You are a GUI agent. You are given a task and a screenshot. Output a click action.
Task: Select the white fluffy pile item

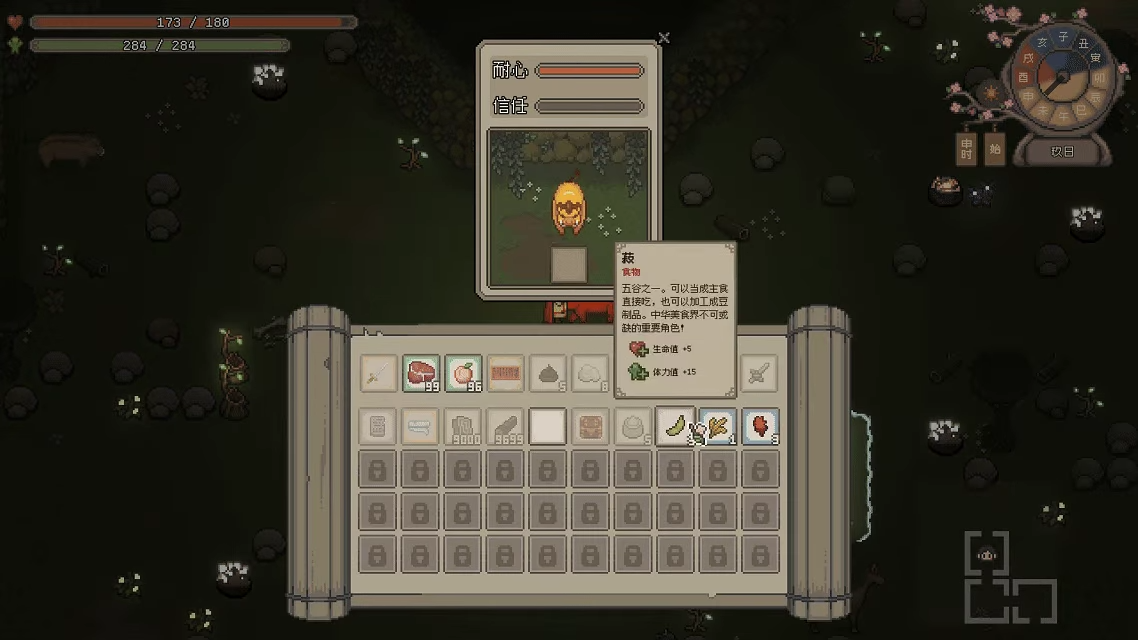click(x=590, y=374)
